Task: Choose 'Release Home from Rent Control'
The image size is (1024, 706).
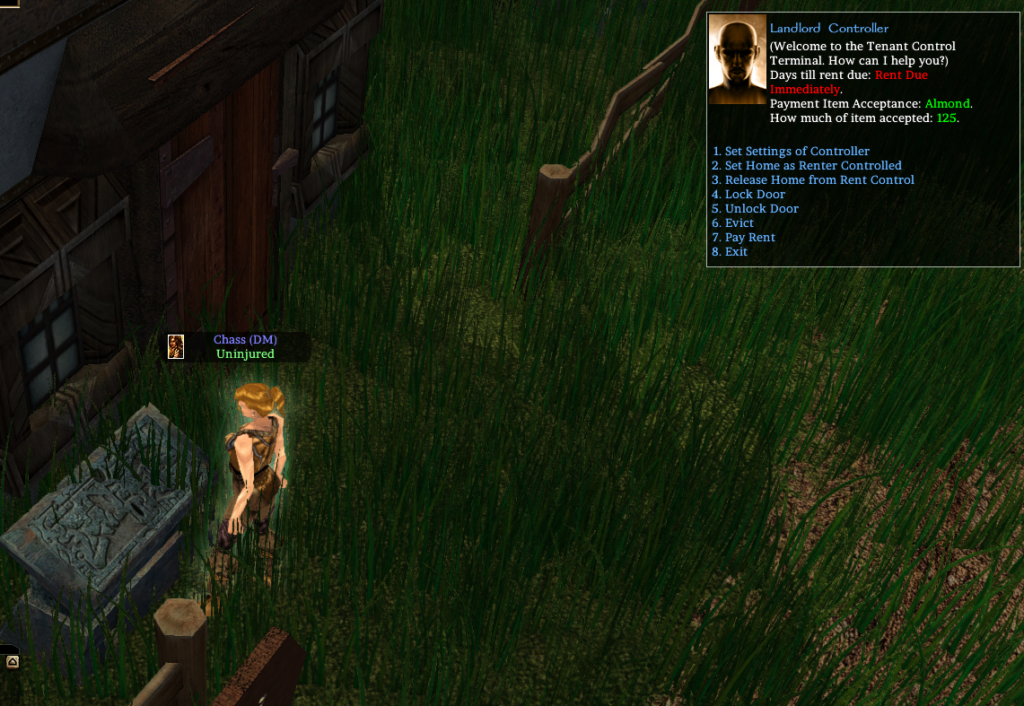Action: 818,180
